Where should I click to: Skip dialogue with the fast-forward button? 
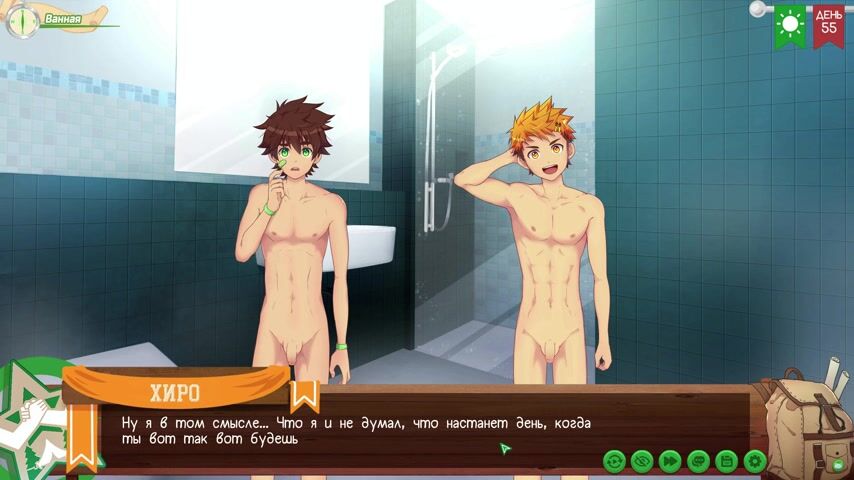(670, 461)
